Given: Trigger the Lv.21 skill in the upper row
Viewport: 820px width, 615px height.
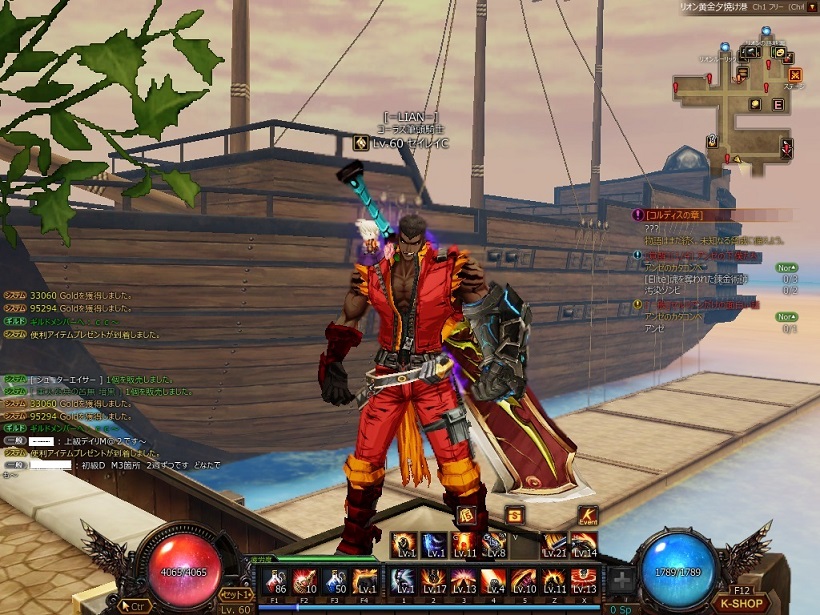Looking at the screenshot, I should click(555, 545).
